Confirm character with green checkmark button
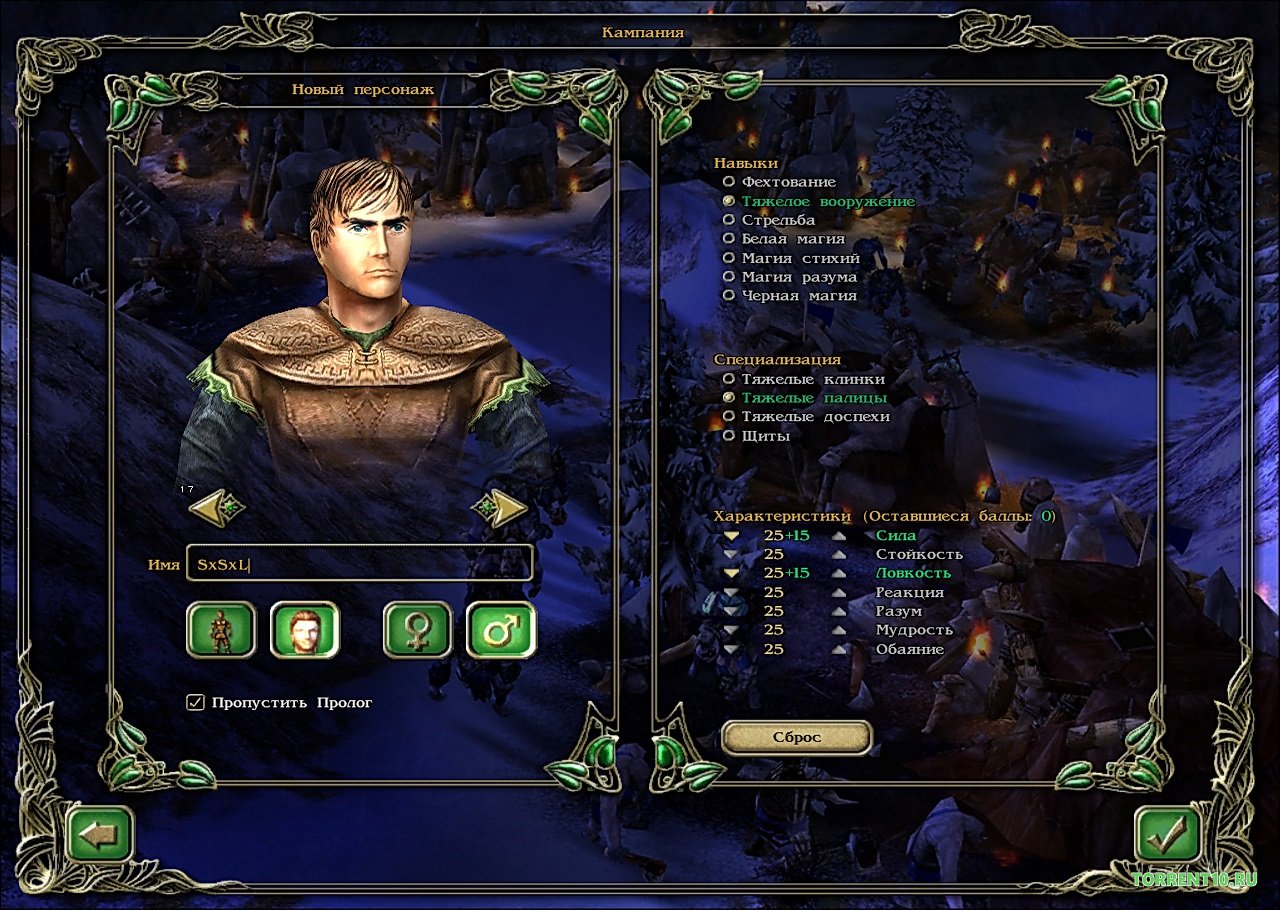 (1168, 832)
